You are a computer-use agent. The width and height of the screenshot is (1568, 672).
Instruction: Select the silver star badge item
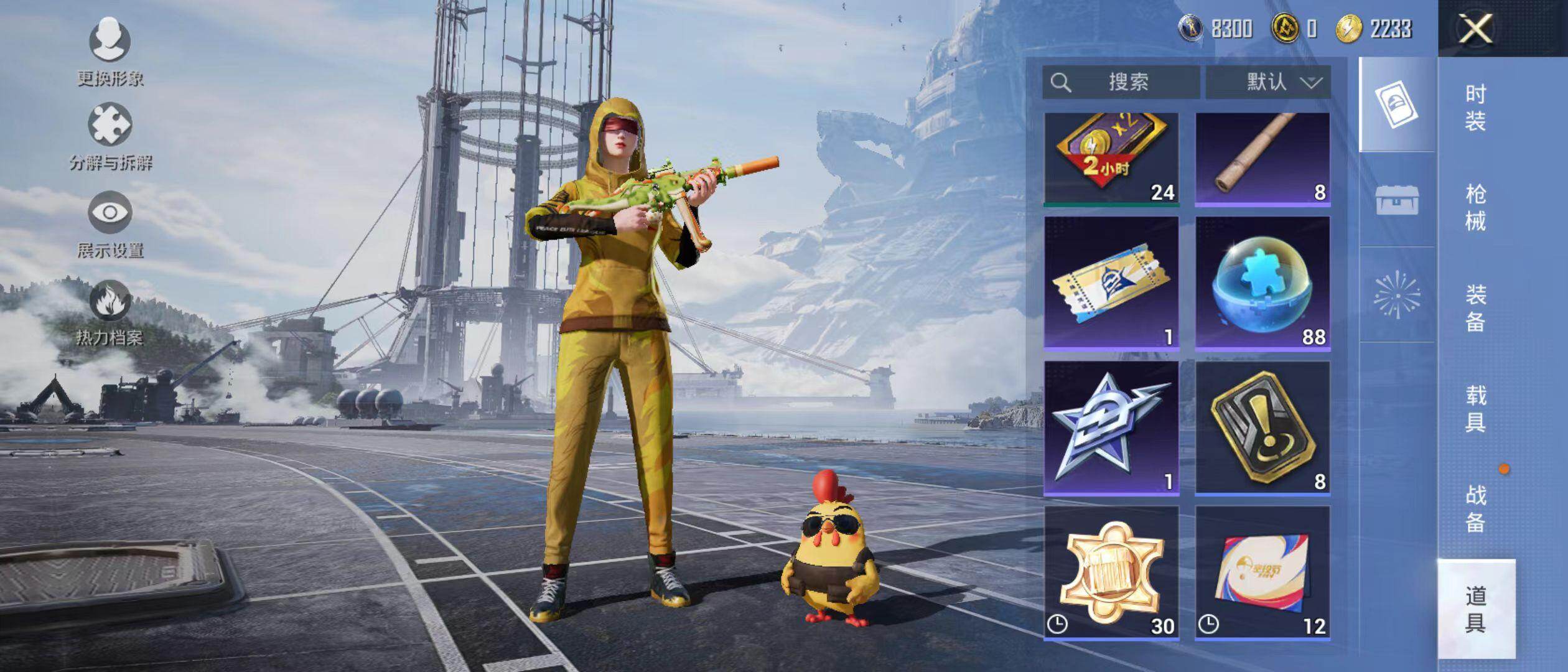coord(1111,428)
